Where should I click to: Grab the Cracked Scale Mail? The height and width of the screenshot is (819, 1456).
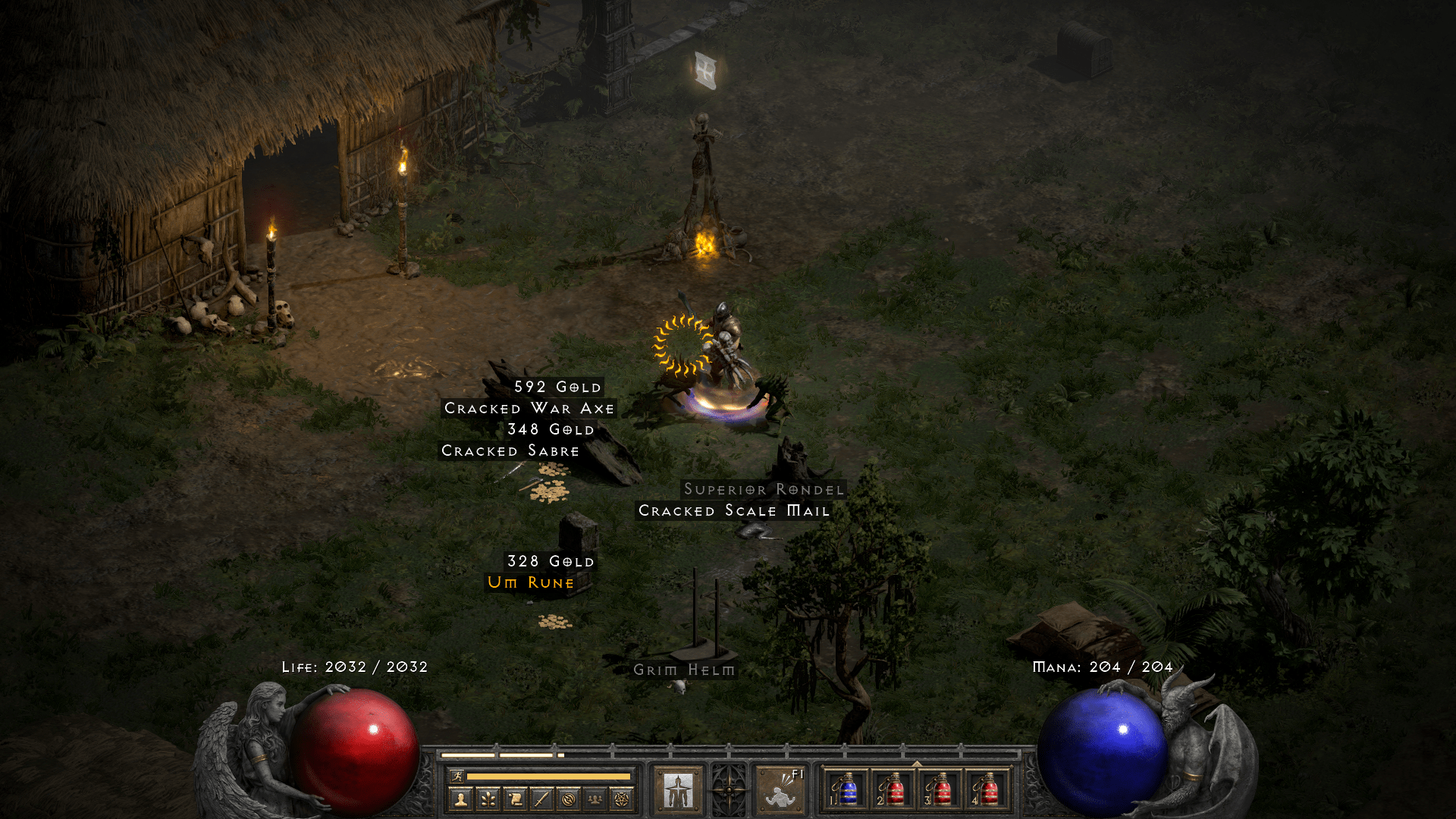pyautogui.click(x=733, y=511)
